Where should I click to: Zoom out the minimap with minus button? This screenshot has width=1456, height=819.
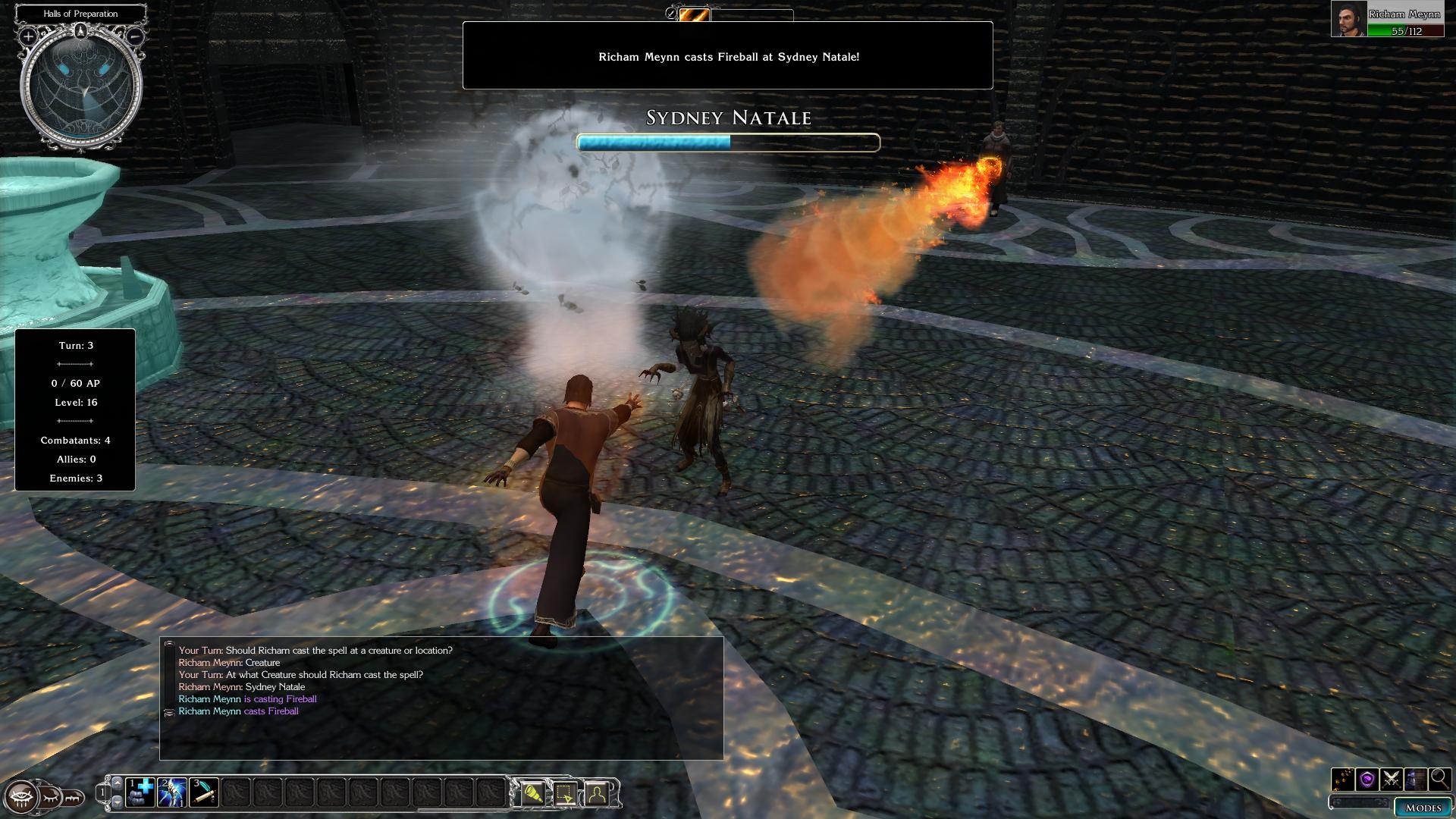coord(135,36)
